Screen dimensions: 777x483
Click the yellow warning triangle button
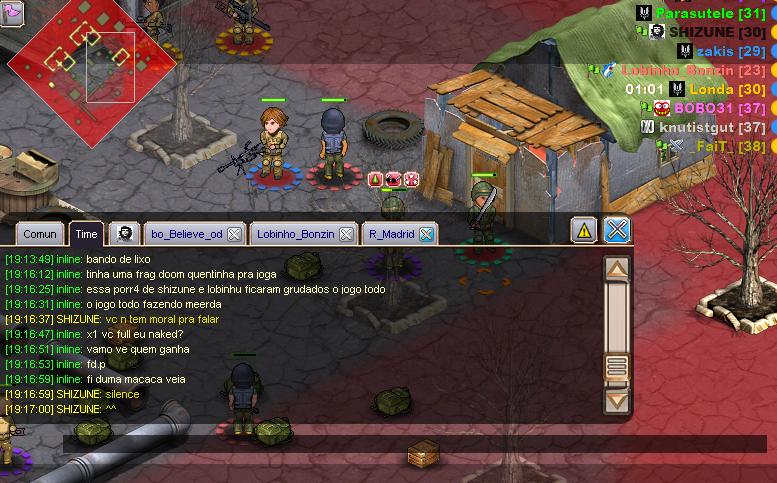point(584,230)
